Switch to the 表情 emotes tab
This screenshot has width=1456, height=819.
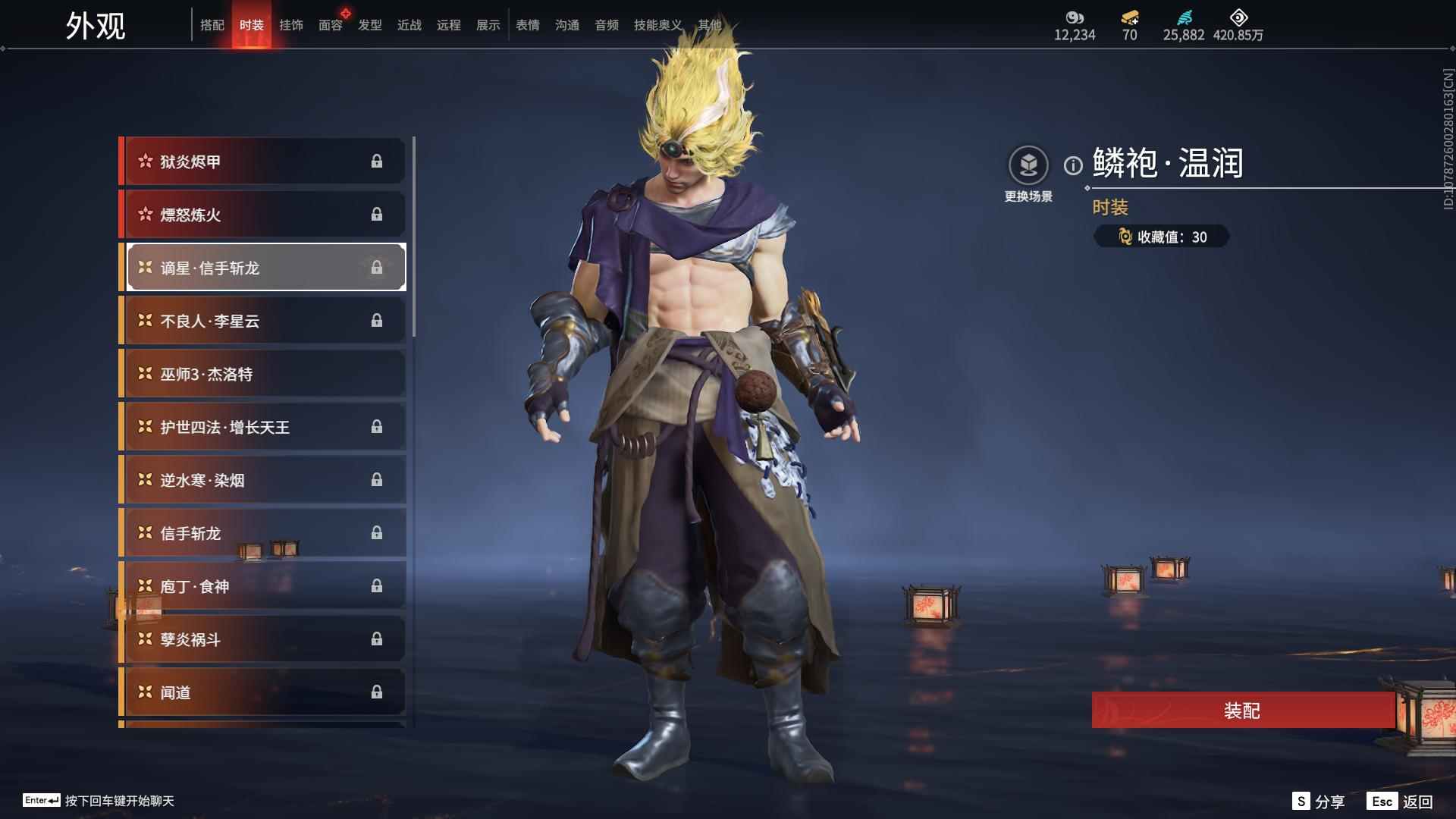527,25
